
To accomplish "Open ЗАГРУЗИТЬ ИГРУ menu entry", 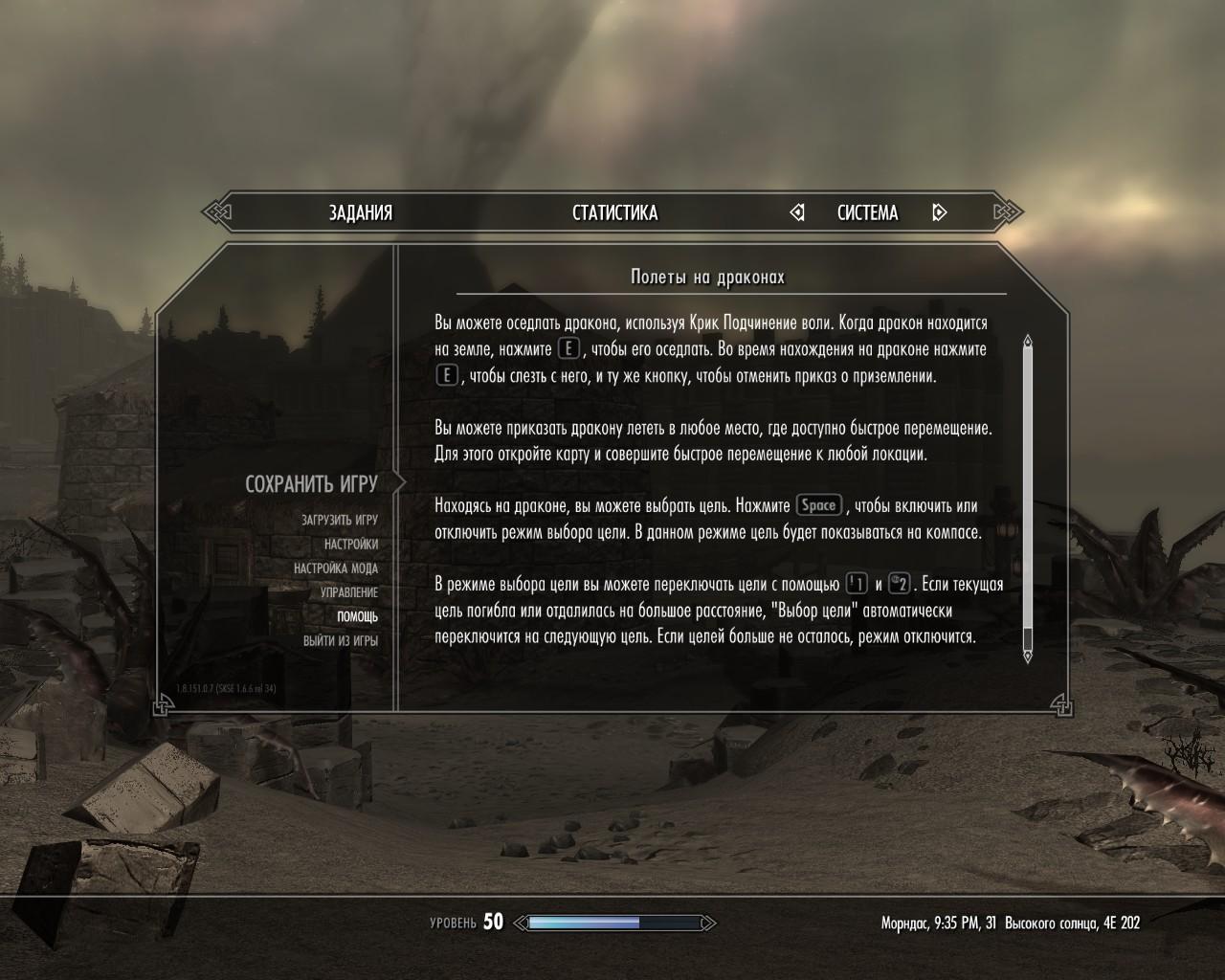I will [x=339, y=520].
